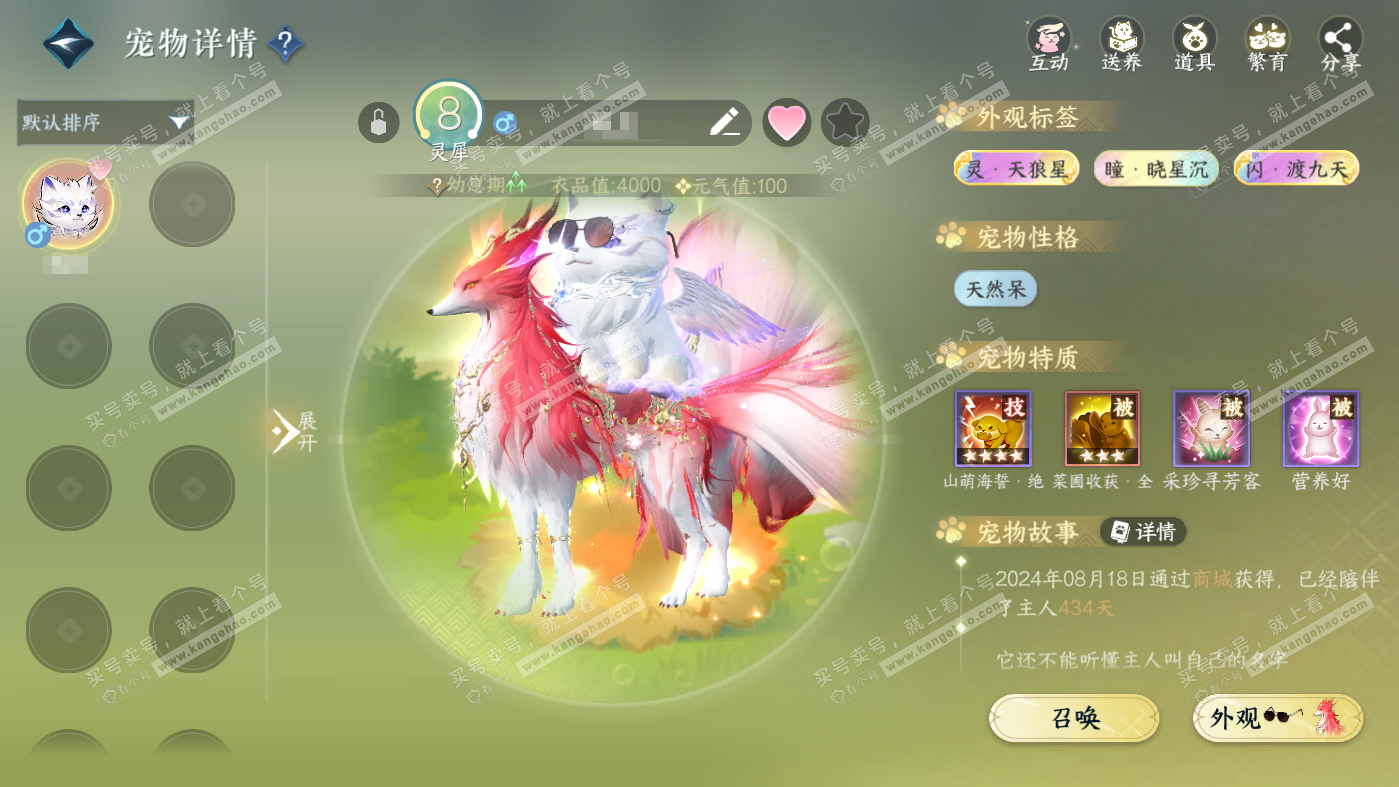This screenshot has width=1399, height=787.
Task: Edit the pet name with pencil icon
Action: coord(724,123)
